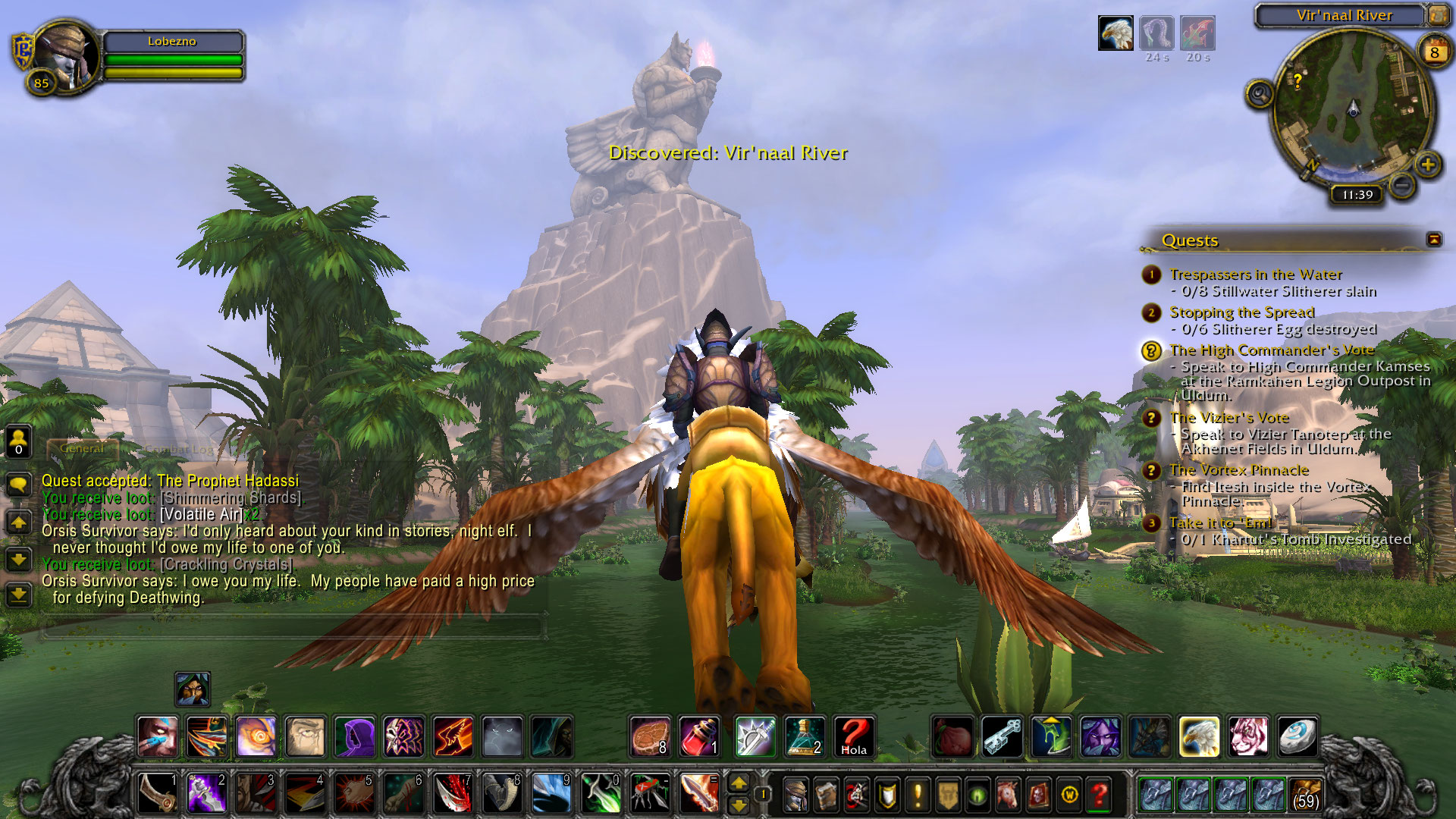Viewport: 1456px width, 819px height.
Task: Open the red question mark help menu
Action: pos(1100,795)
